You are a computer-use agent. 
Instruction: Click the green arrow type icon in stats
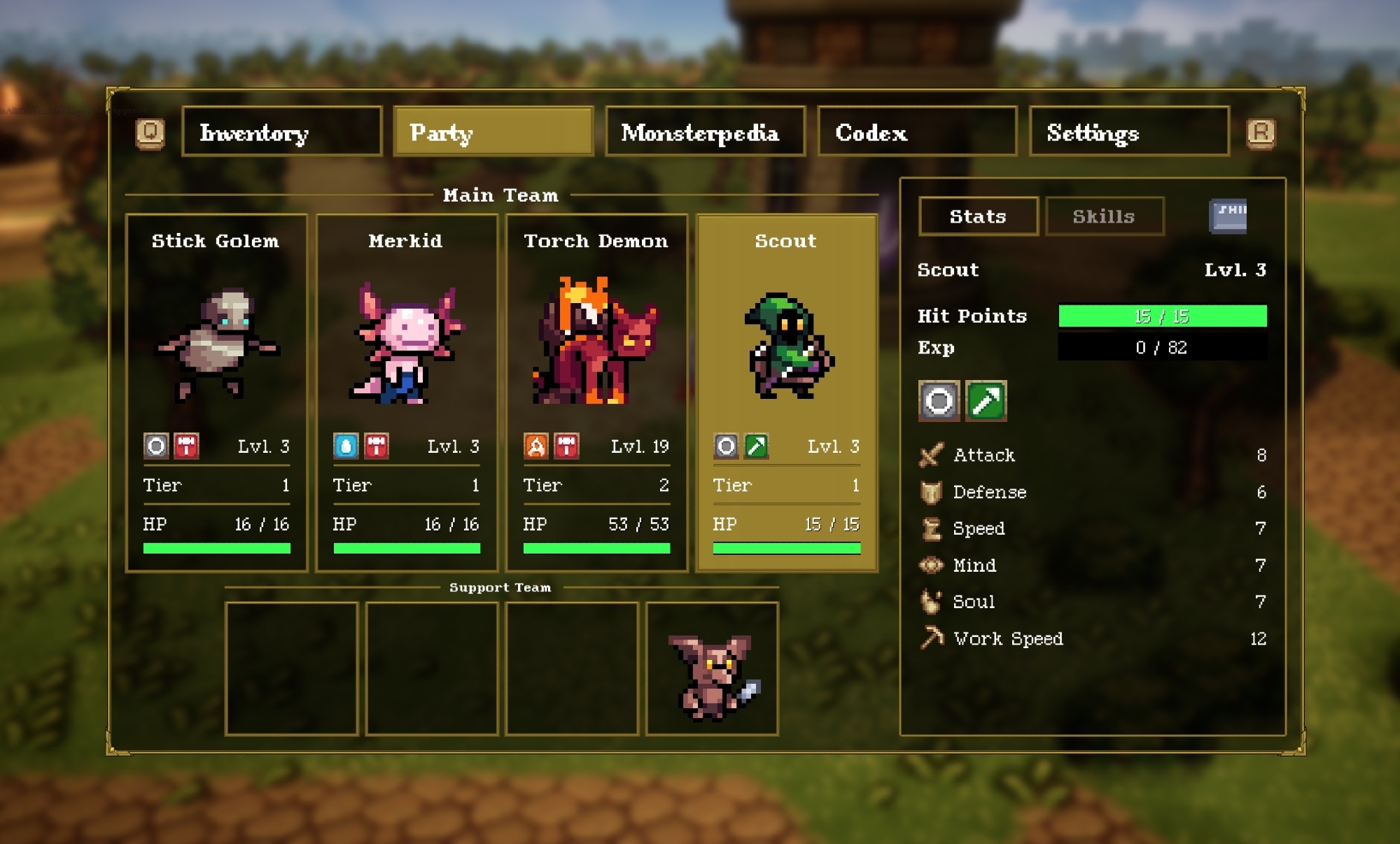(x=986, y=401)
